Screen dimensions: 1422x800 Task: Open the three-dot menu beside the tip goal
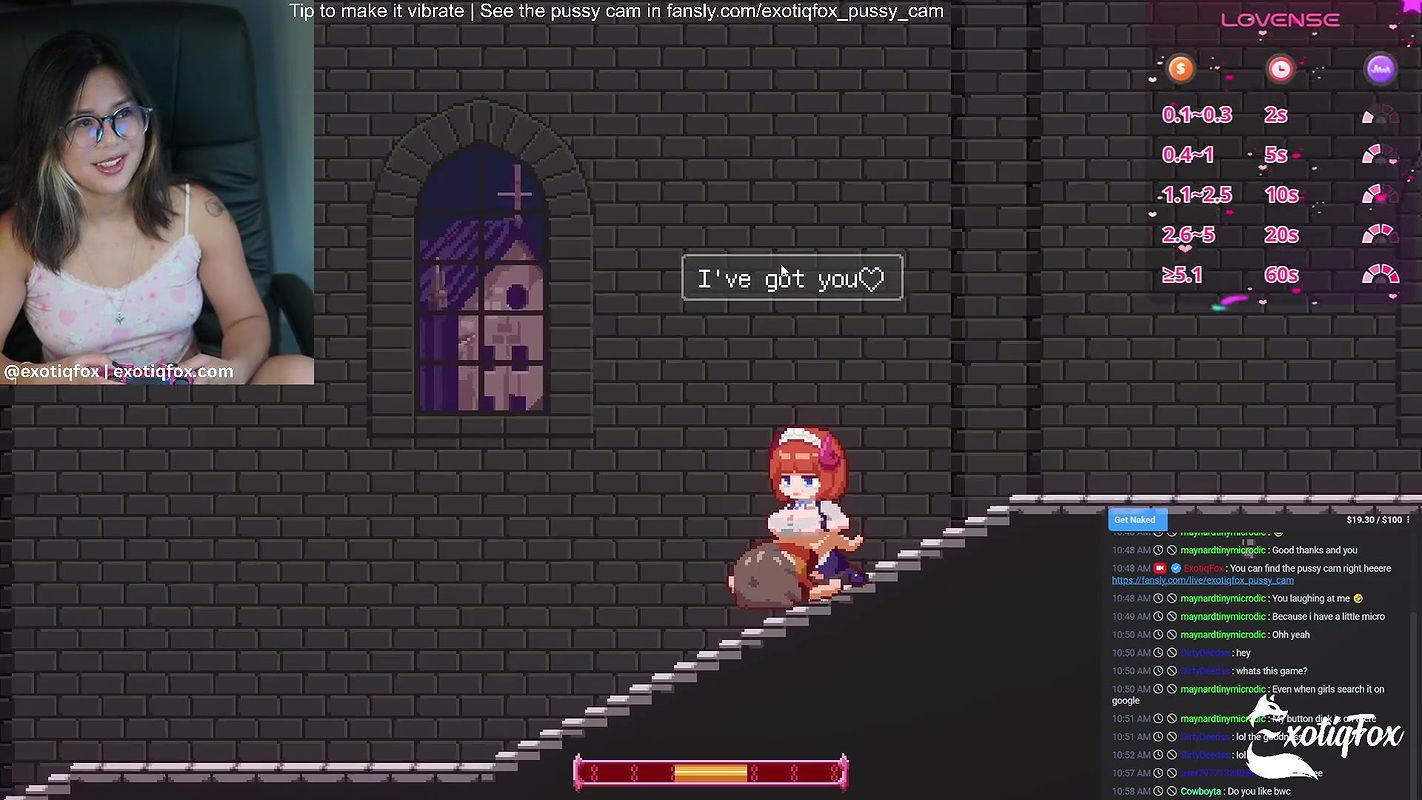1410,519
